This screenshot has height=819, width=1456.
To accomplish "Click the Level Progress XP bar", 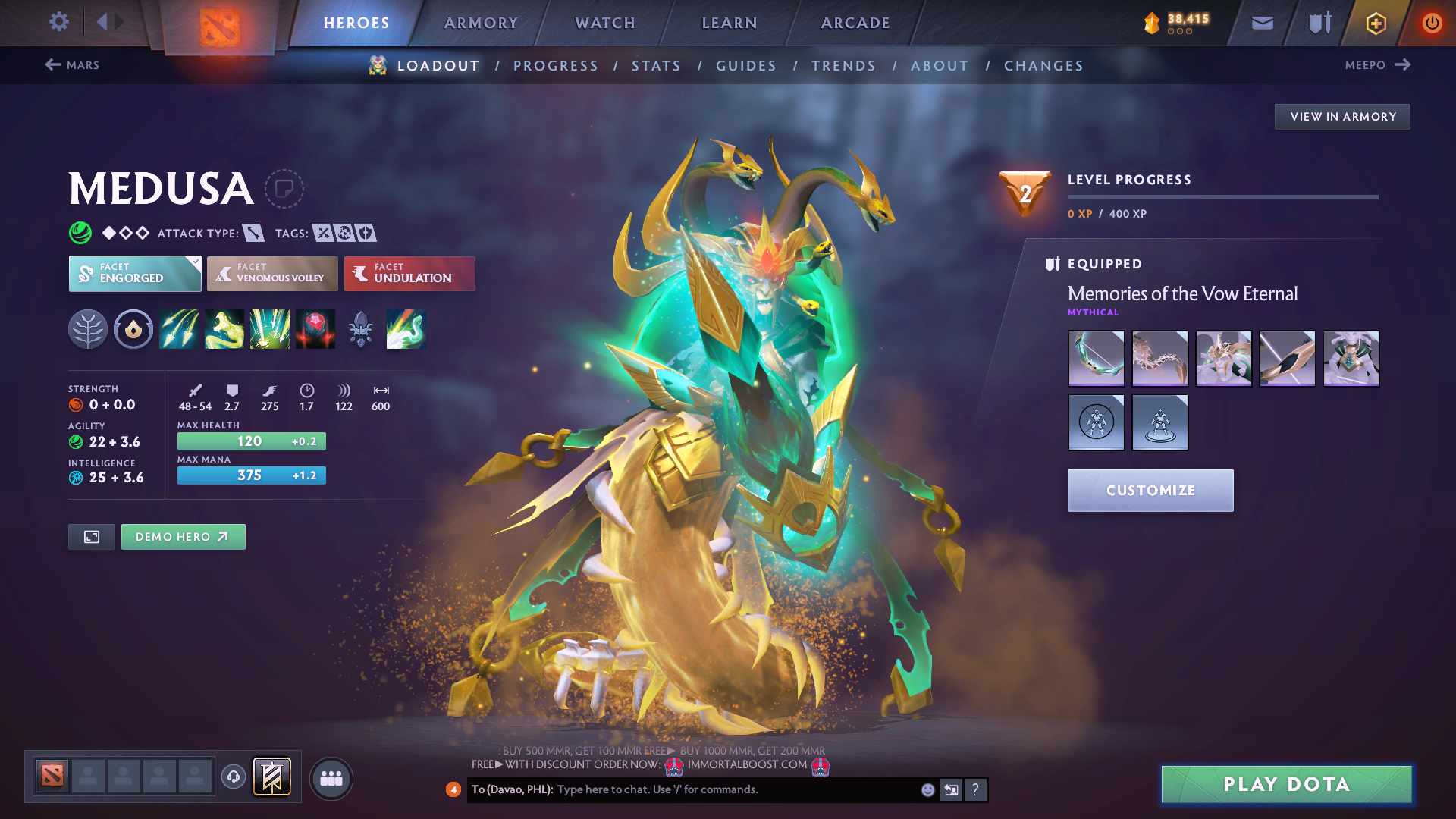I will [x=1222, y=196].
